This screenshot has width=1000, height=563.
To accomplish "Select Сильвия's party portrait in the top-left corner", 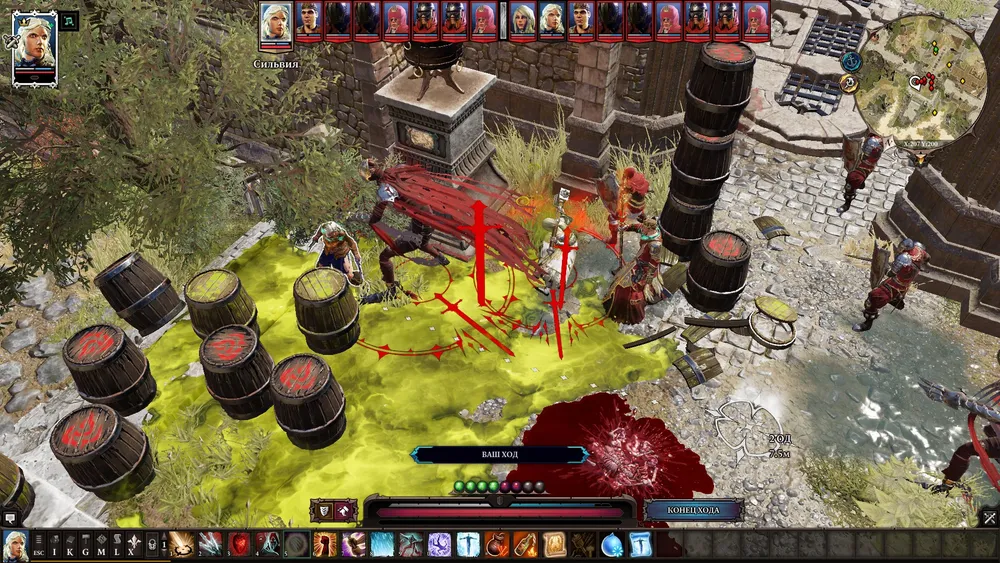I will pyautogui.click(x=34, y=47).
